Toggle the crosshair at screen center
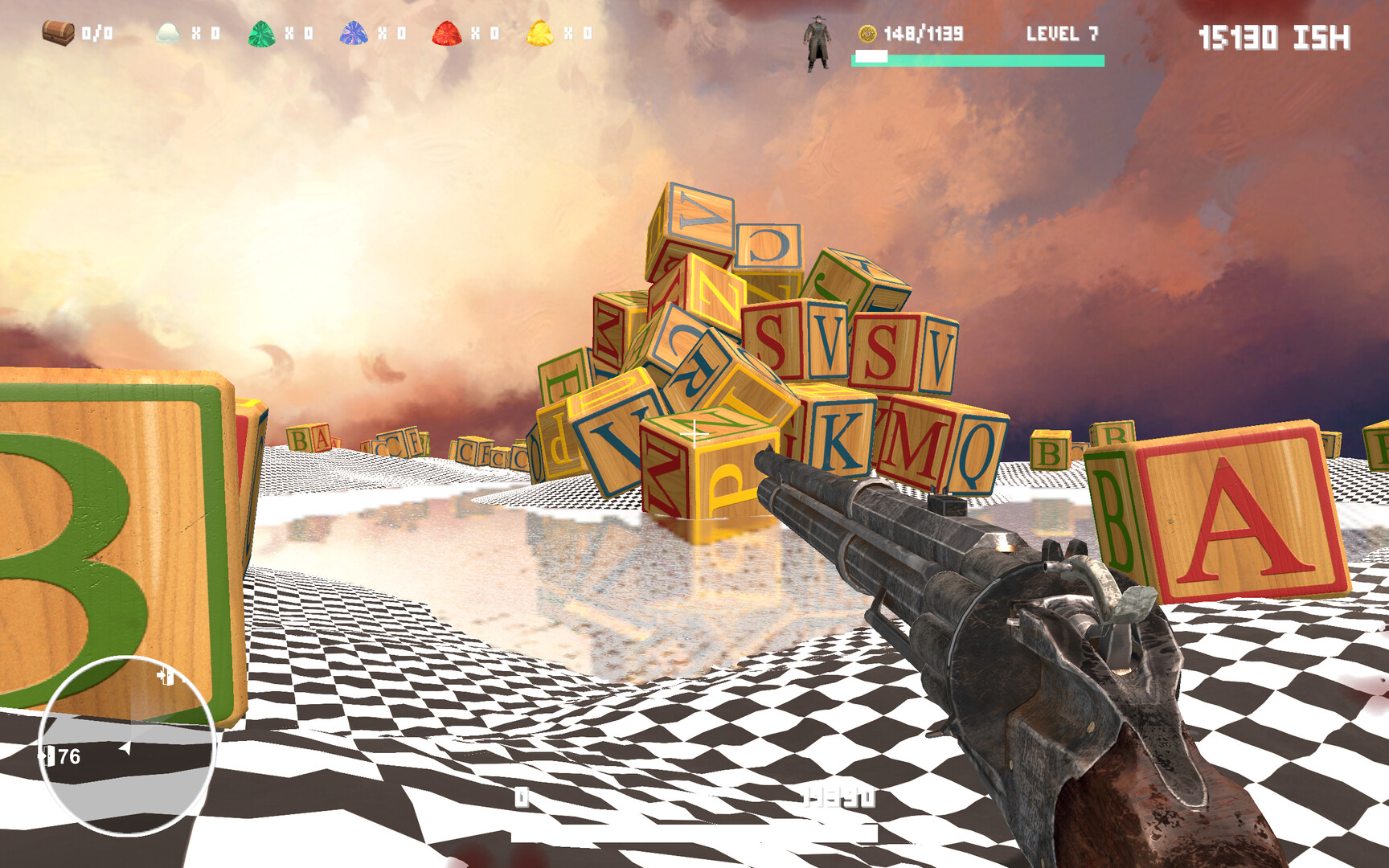 coord(694,434)
